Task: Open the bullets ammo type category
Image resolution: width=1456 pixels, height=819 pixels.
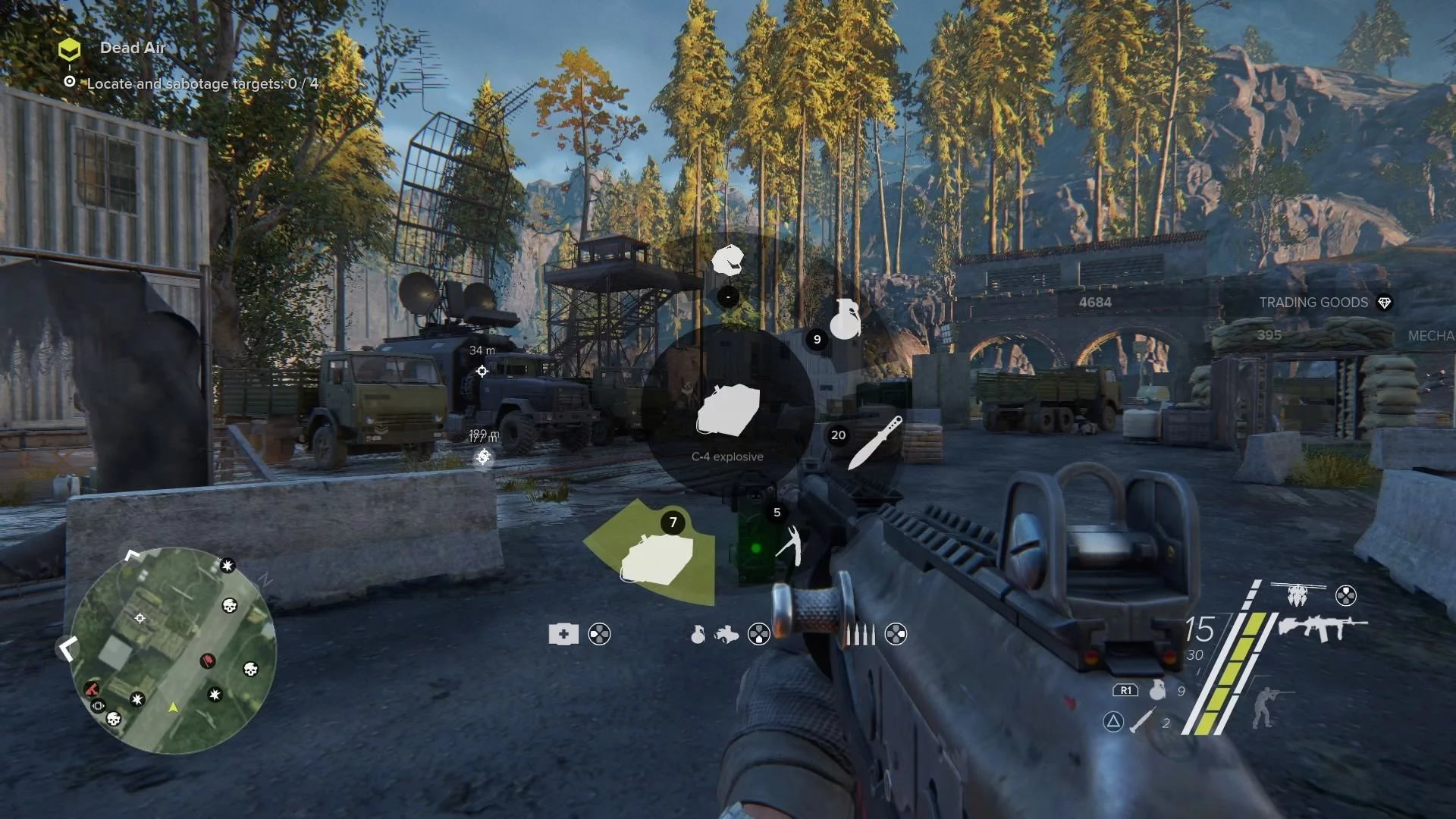Action: pyautogui.click(x=860, y=634)
